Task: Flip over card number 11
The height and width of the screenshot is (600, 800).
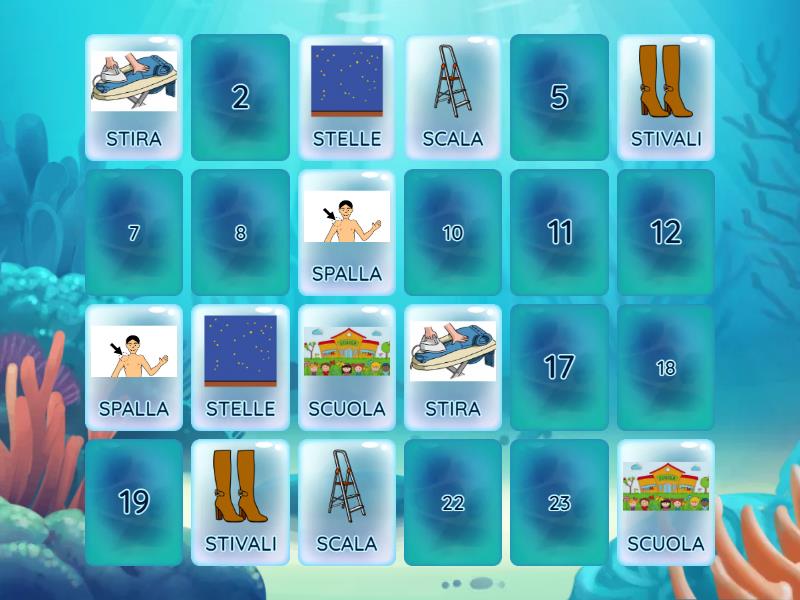Action: [559, 233]
